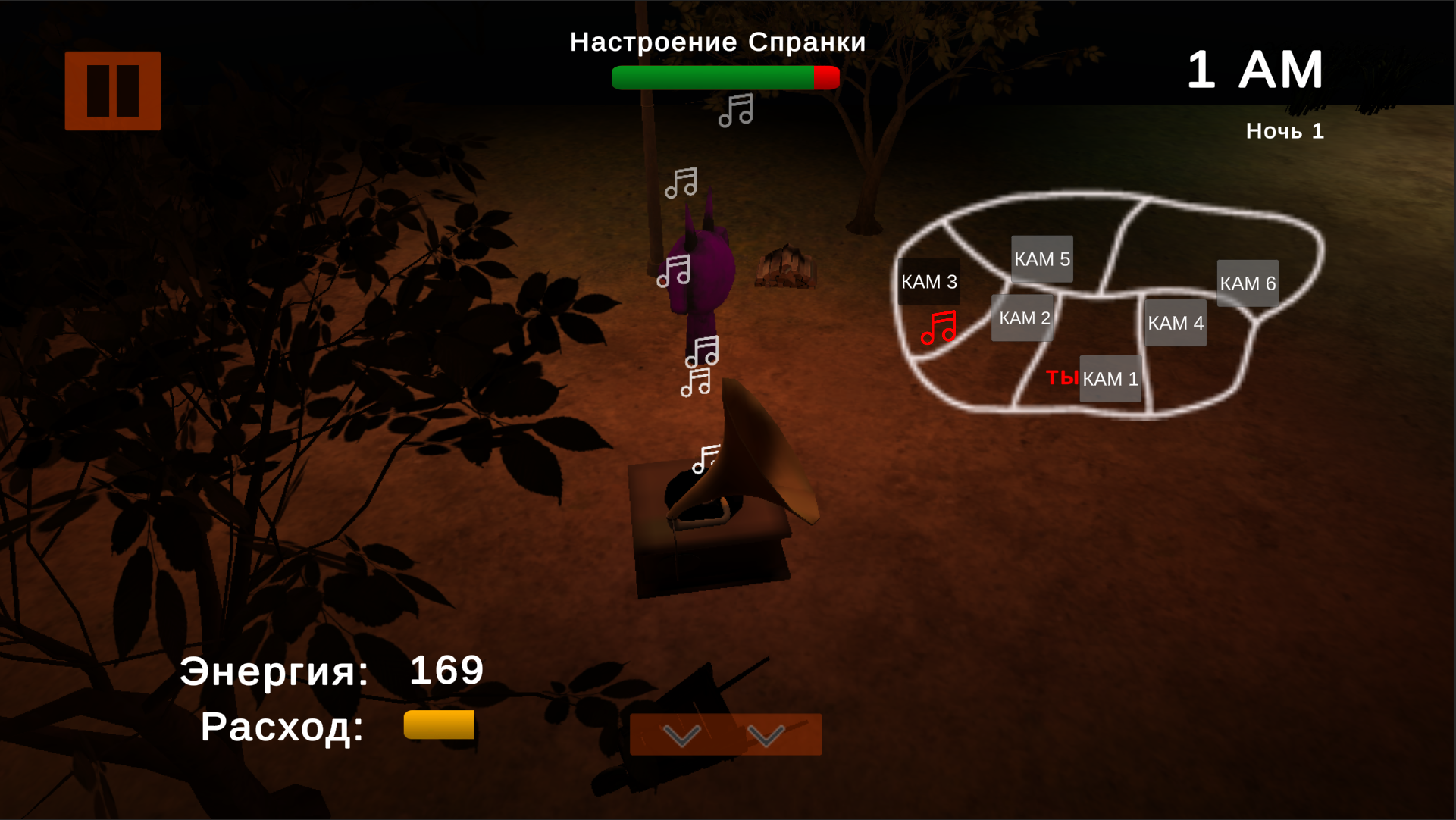
Task: Switch to camera КАМ 5
Action: tap(1042, 258)
